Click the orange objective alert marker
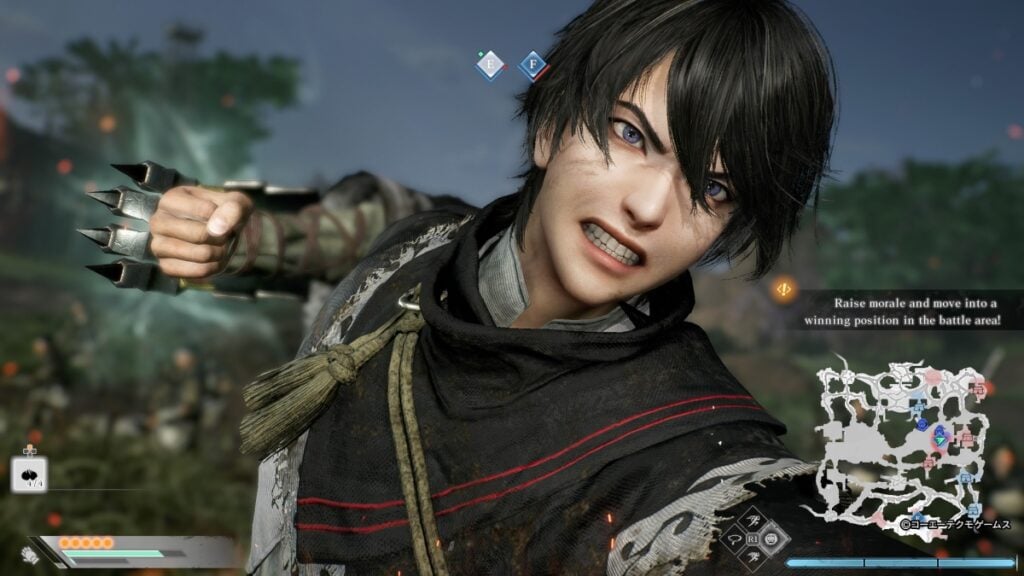This screenshot has height=576, width=1024. click(785, 290)
